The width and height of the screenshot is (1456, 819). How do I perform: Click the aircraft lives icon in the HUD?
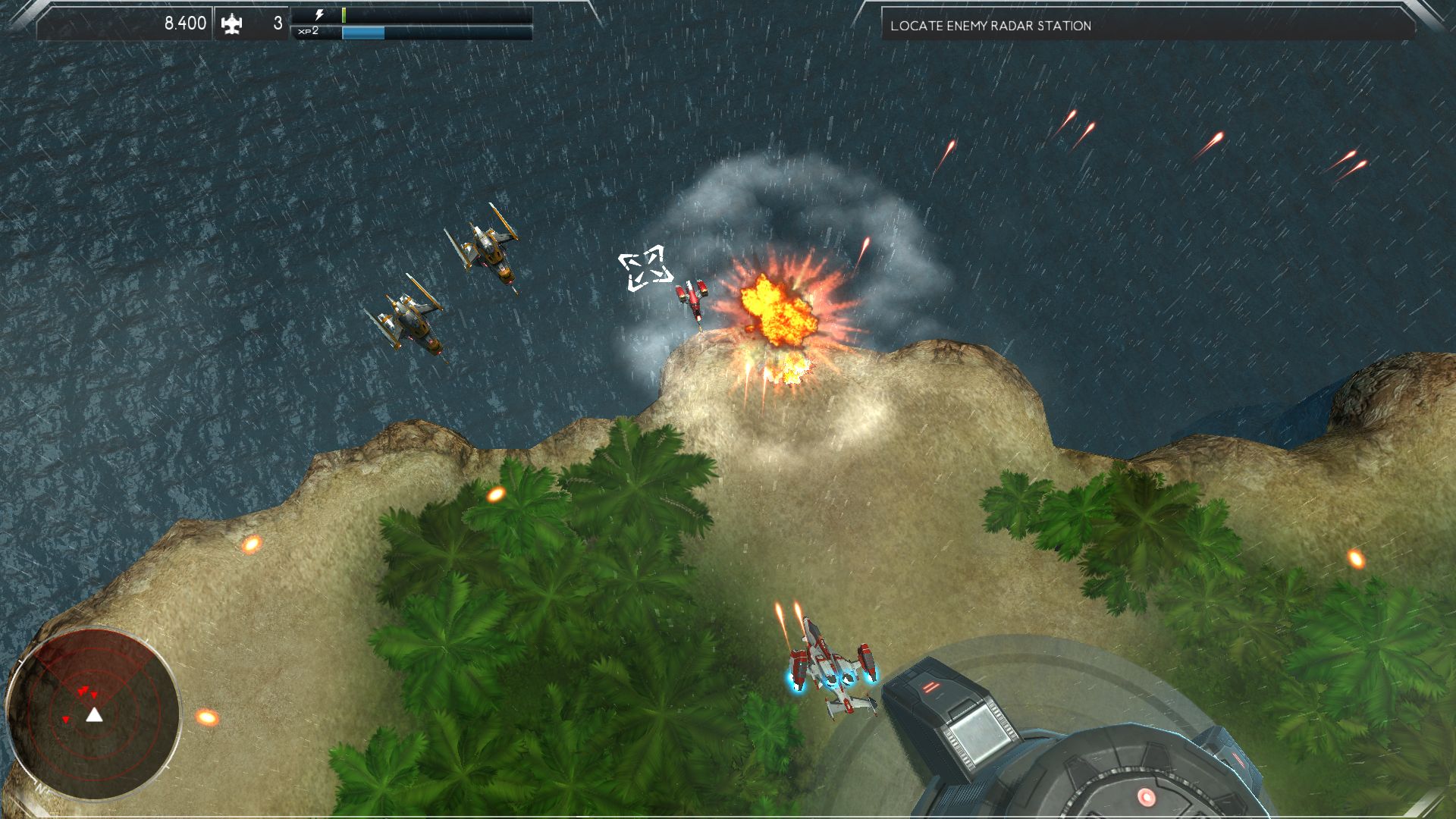tap(233, 23)
